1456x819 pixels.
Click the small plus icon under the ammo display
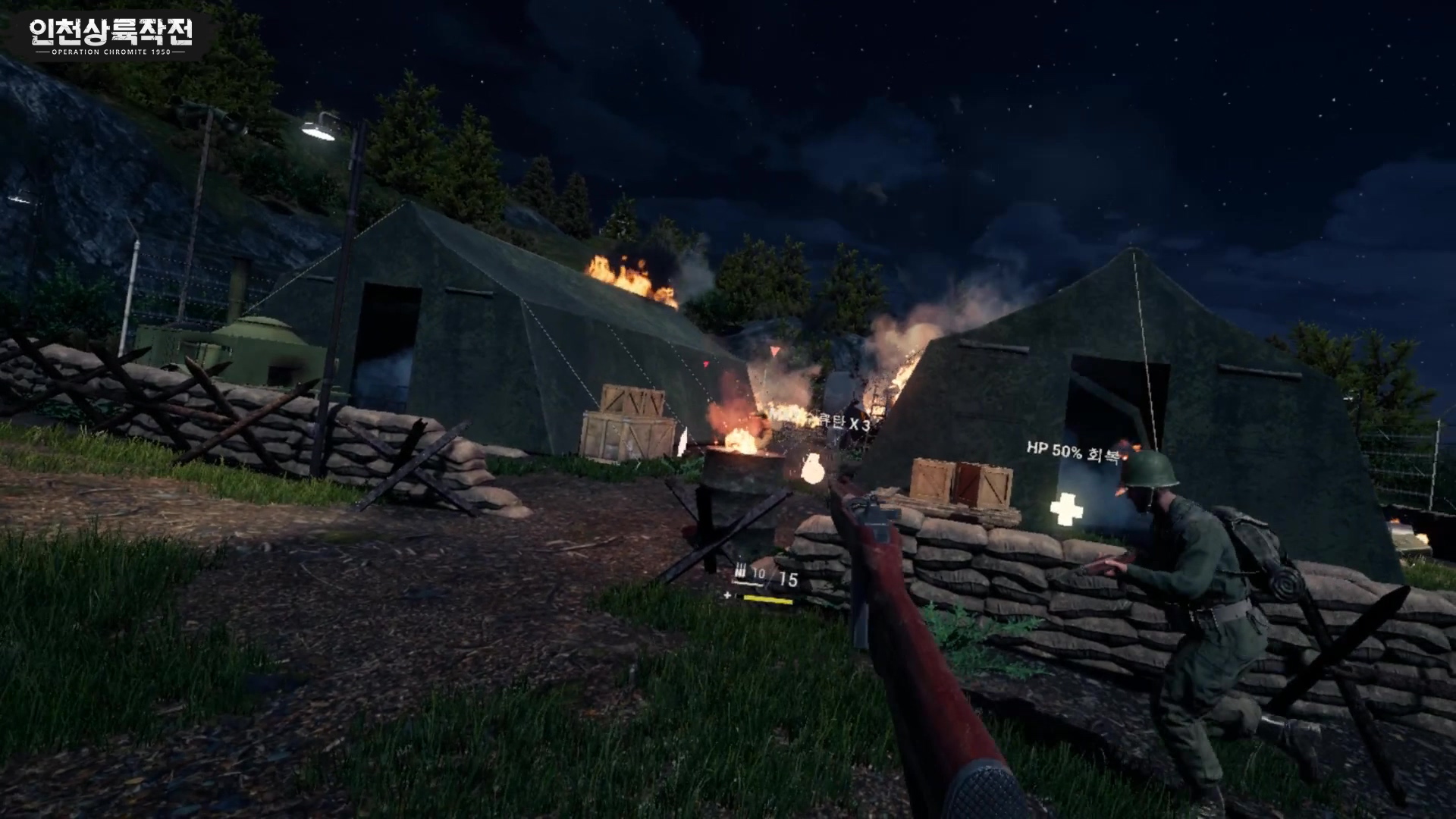coord(727,596)
